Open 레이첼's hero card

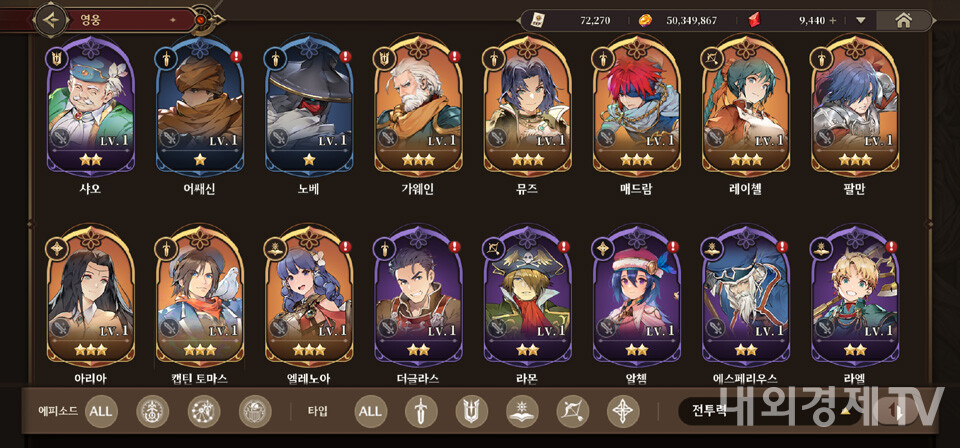tap(746, 108)
